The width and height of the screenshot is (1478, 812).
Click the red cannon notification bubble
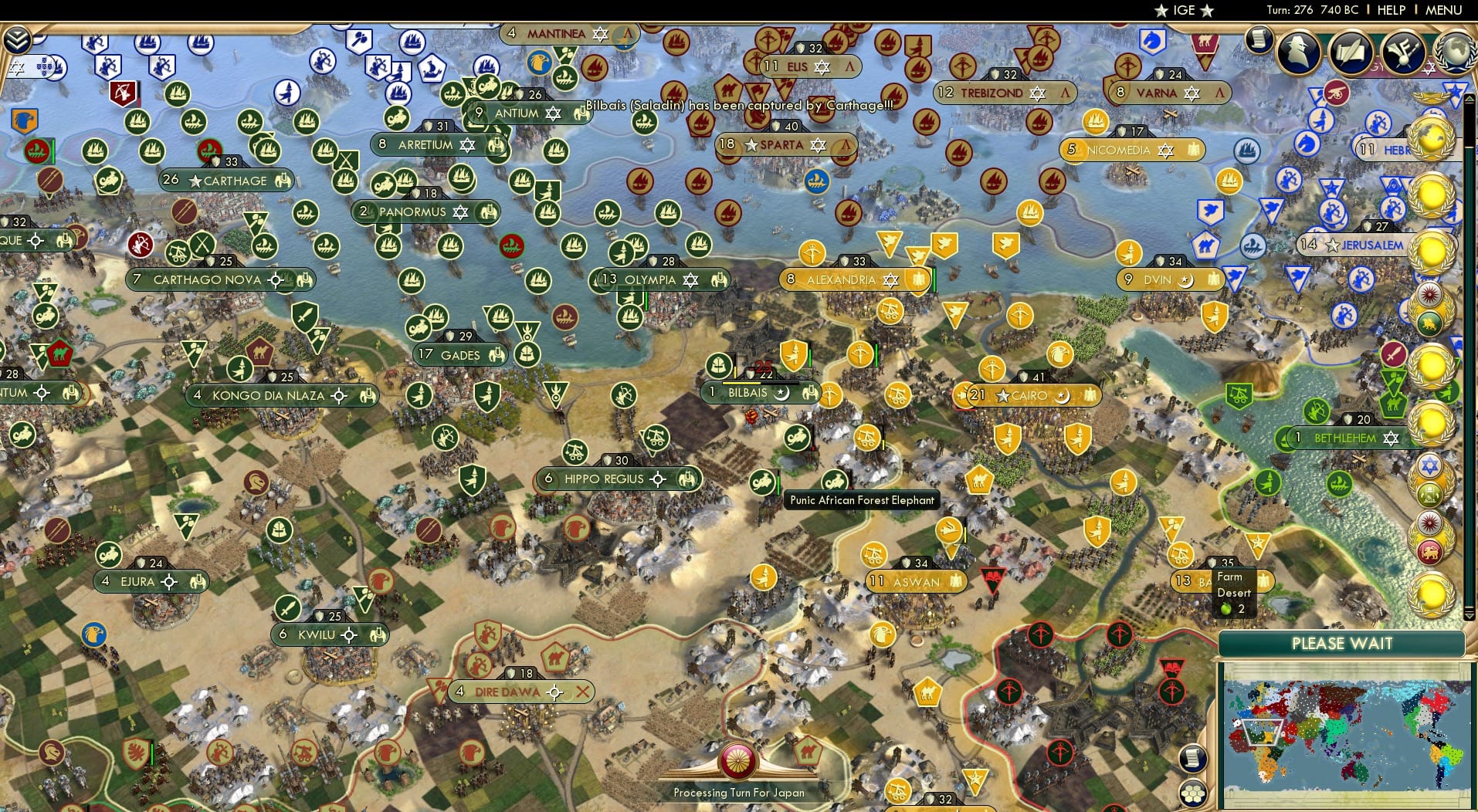click(1336, 92)
